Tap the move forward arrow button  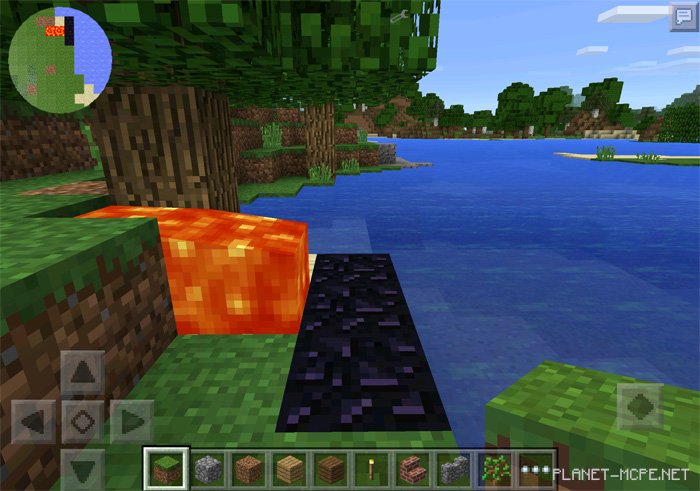[x=82, y=373]
